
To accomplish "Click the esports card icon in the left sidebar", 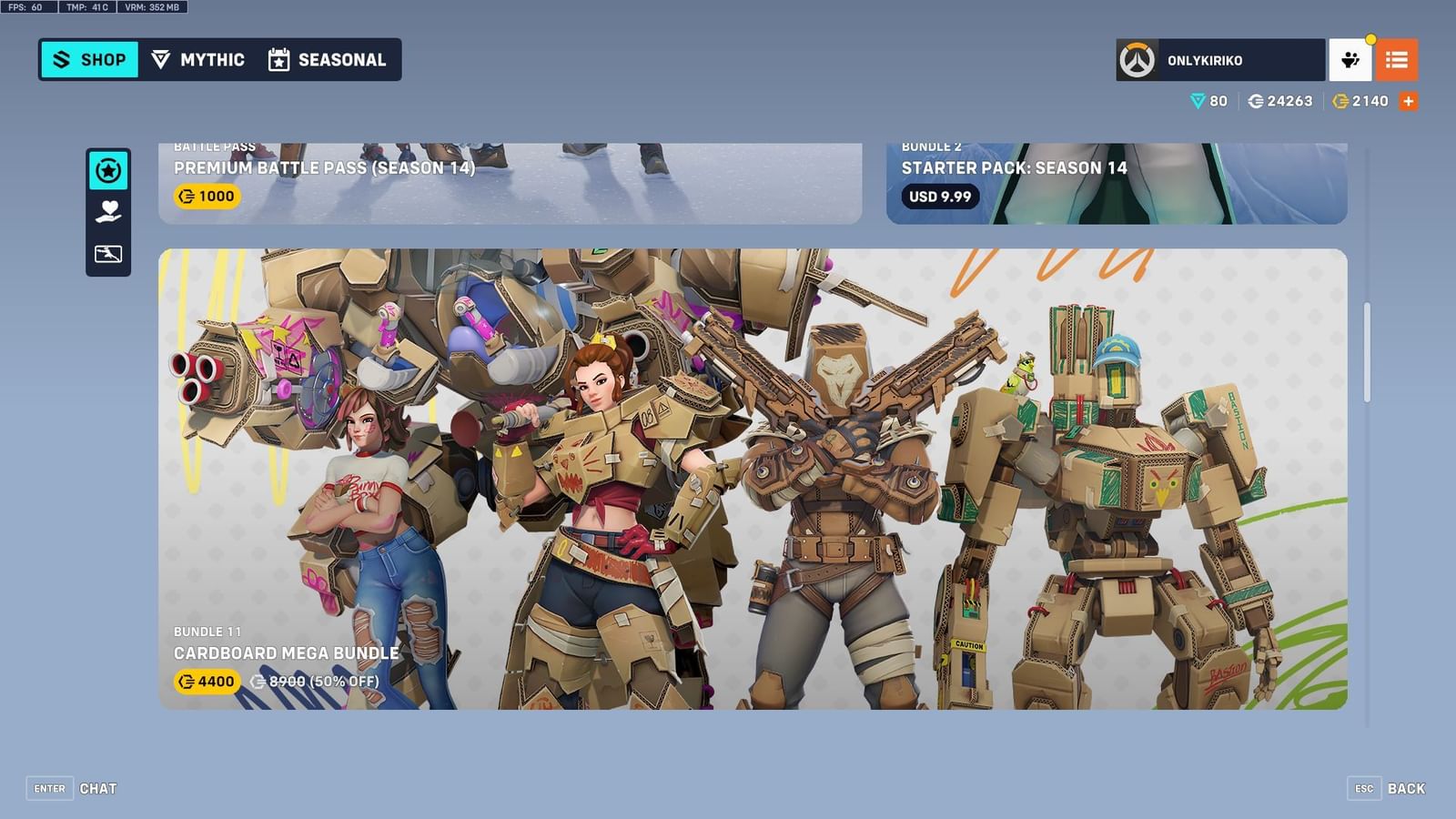I will click(108, 254).
